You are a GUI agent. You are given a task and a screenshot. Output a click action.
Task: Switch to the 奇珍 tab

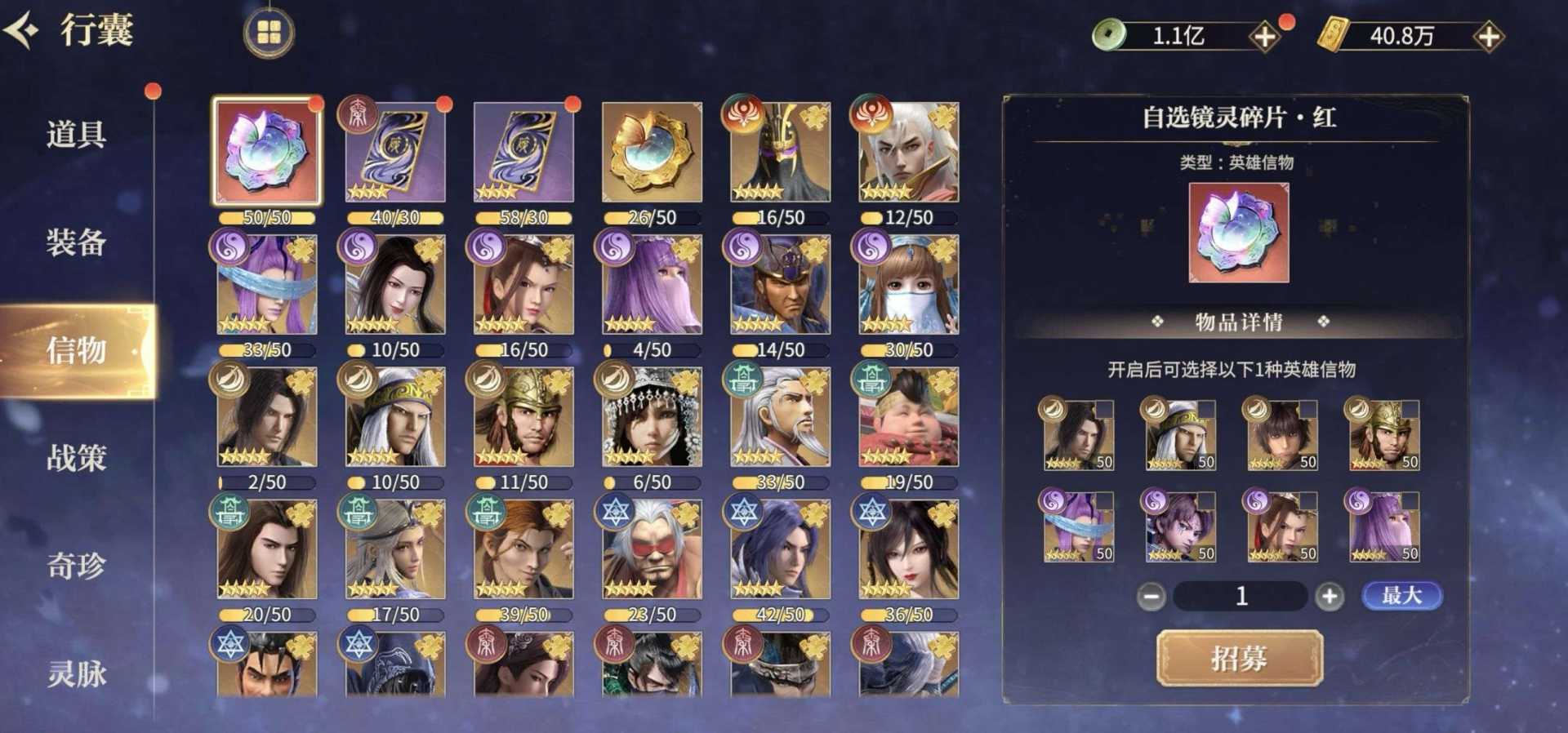point(76,566)
